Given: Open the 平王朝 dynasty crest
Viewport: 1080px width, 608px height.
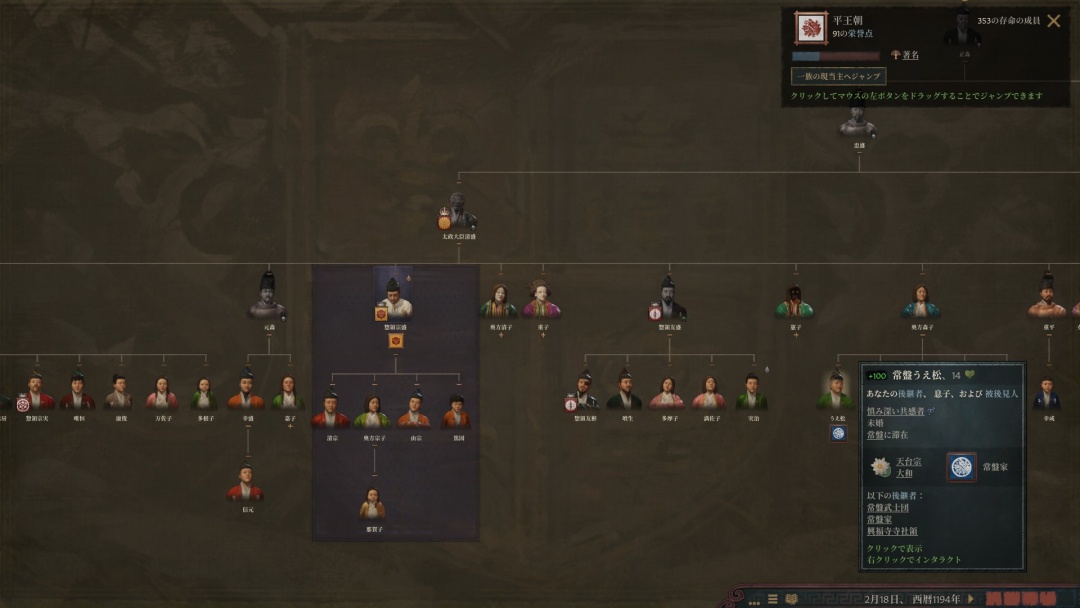Looking at the screenshot, I should [x=810, y=28].
